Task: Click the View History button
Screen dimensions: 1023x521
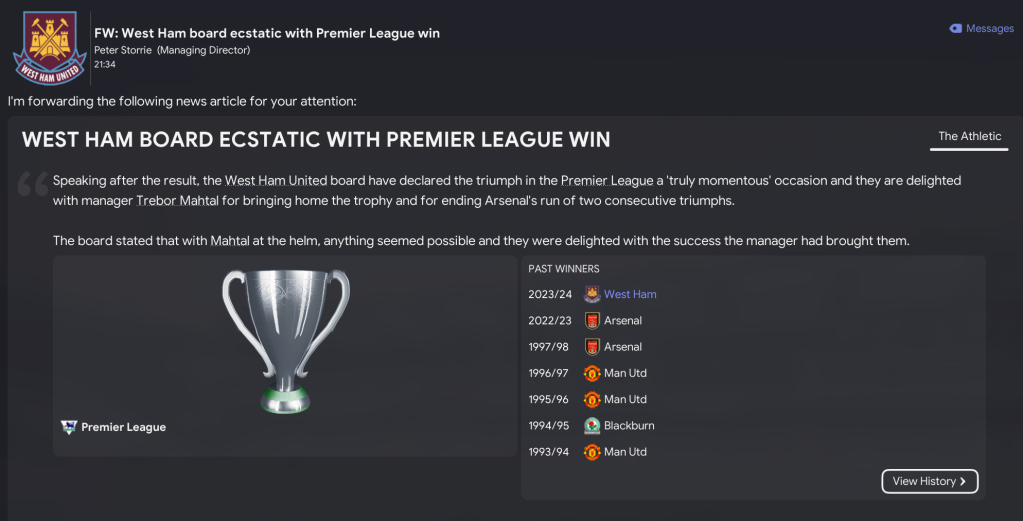Action: click(929, 481)
